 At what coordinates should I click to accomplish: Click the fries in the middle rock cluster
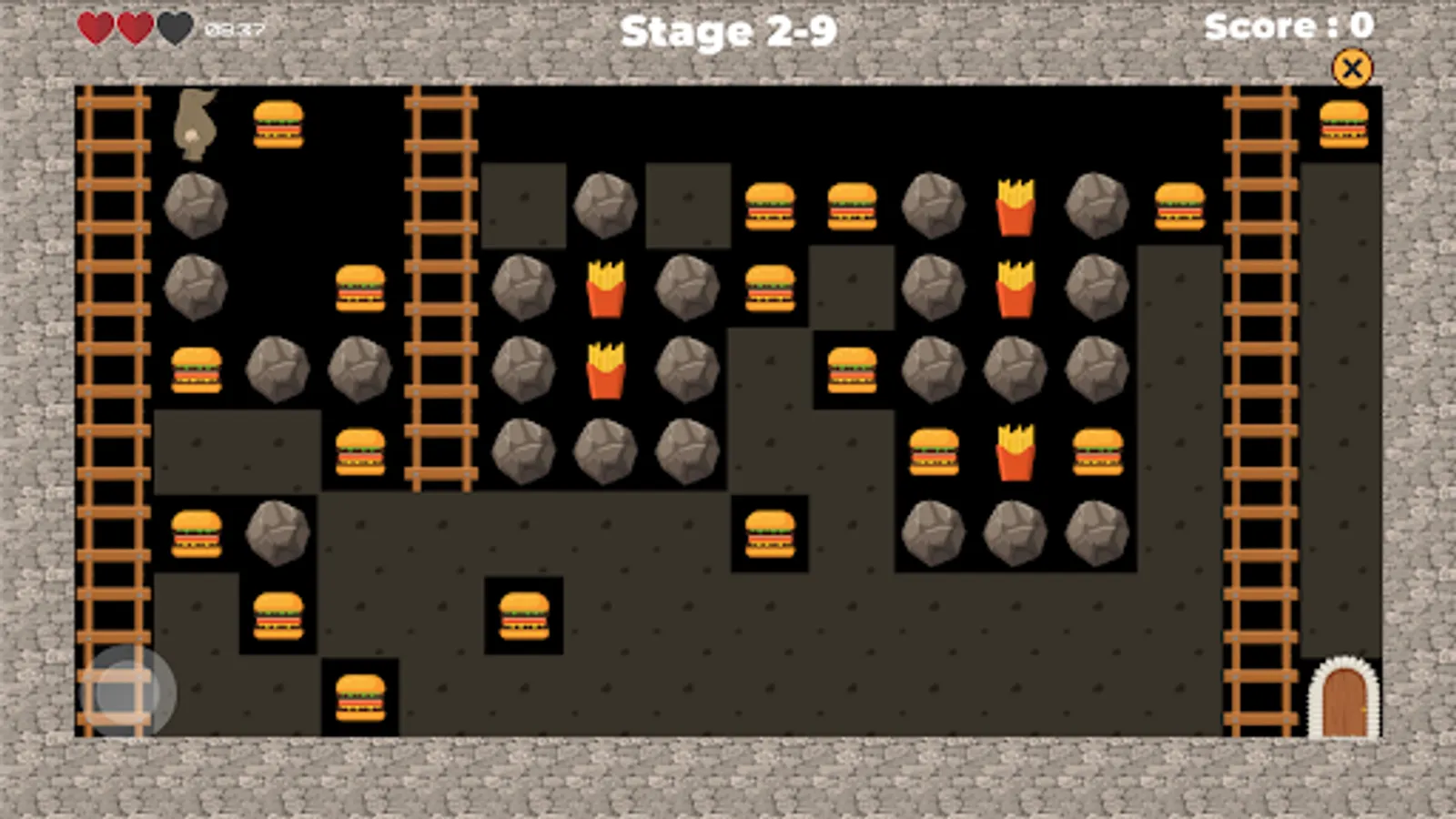pyautogui.click(x=603, y=369)
